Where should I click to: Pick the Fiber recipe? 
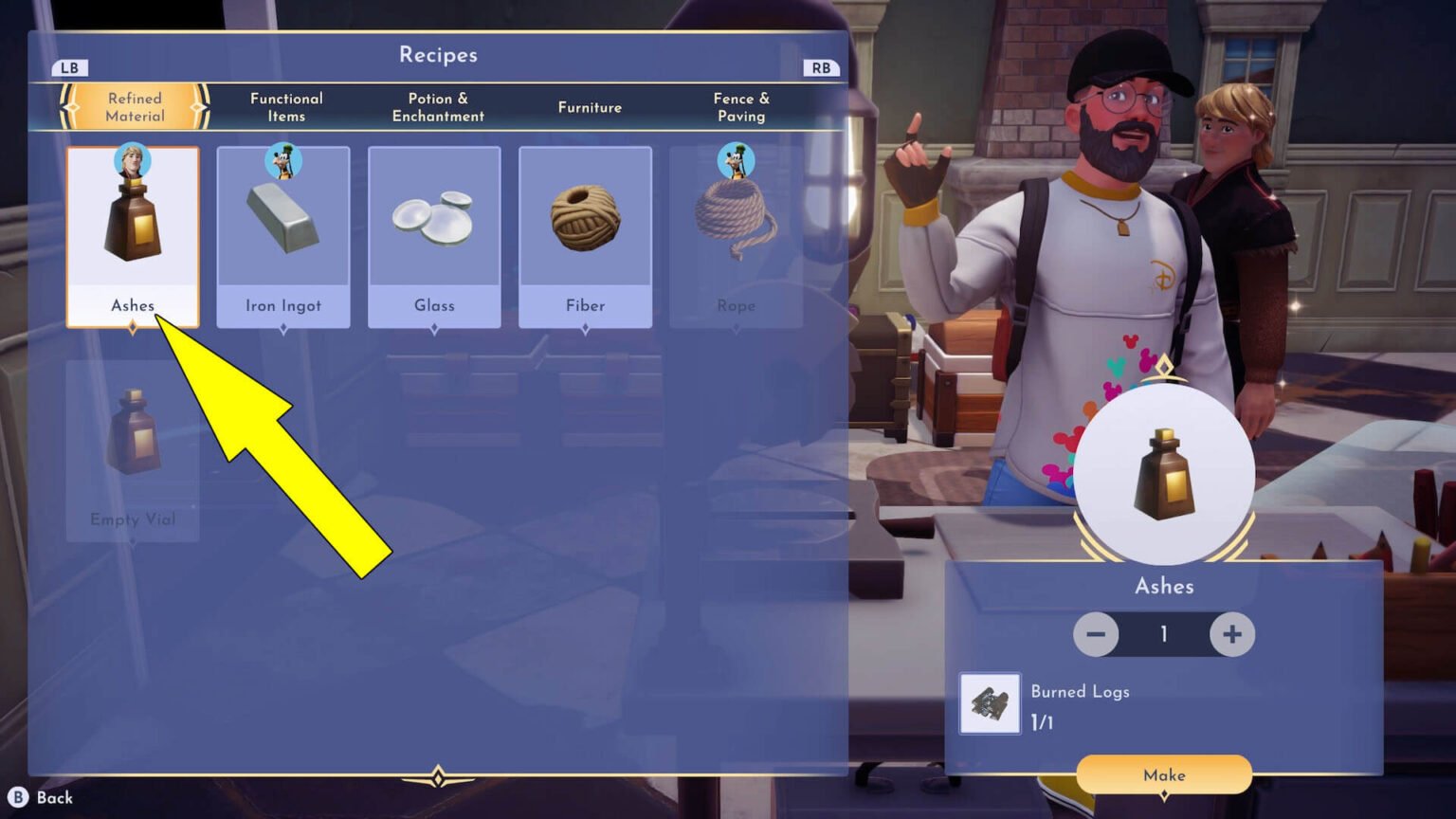(585, 236)
